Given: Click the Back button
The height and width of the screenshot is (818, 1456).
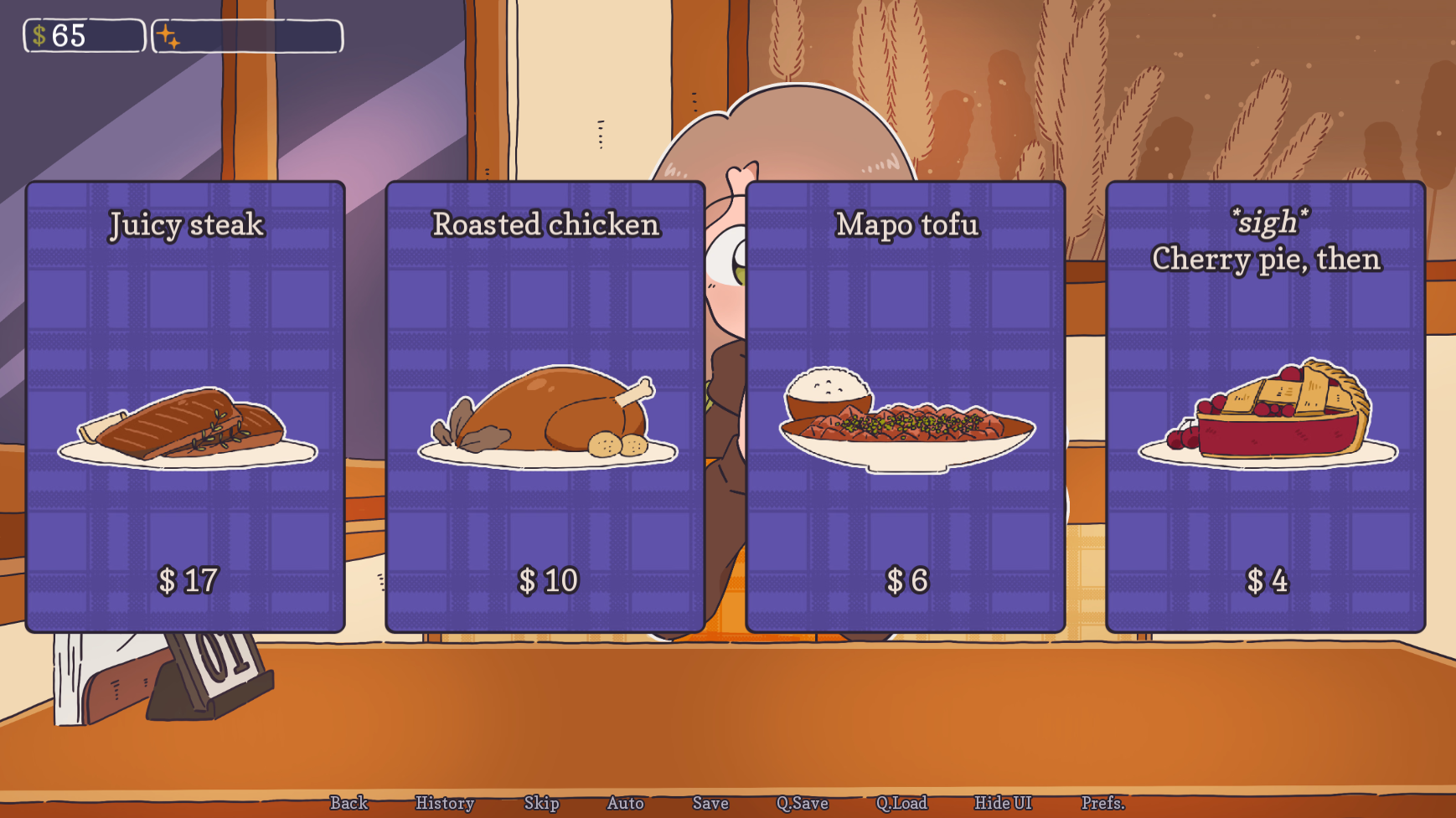Looking at the screenshot, I should point(349,803).
